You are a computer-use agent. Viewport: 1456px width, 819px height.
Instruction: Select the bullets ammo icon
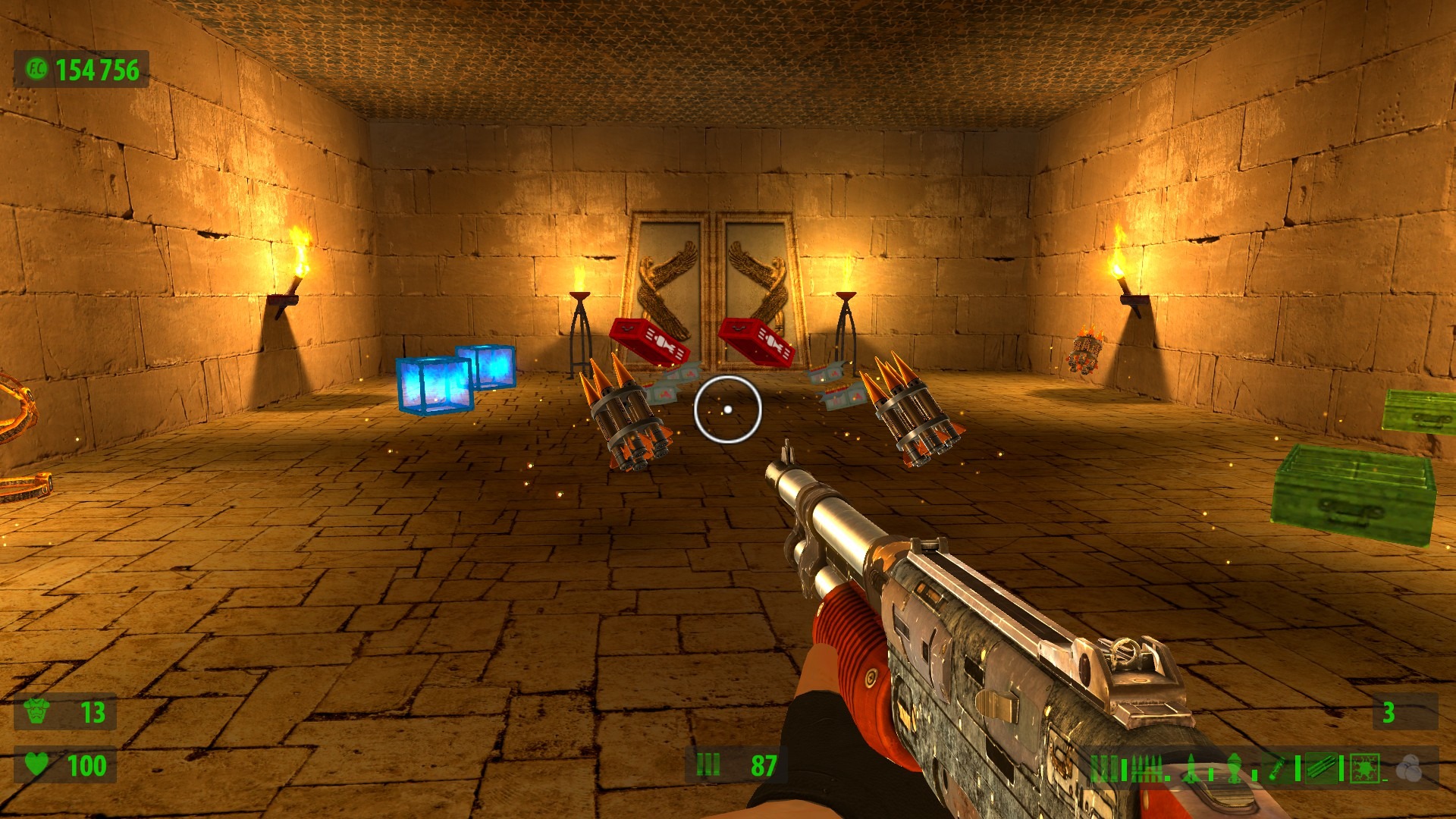(1146, 768)
